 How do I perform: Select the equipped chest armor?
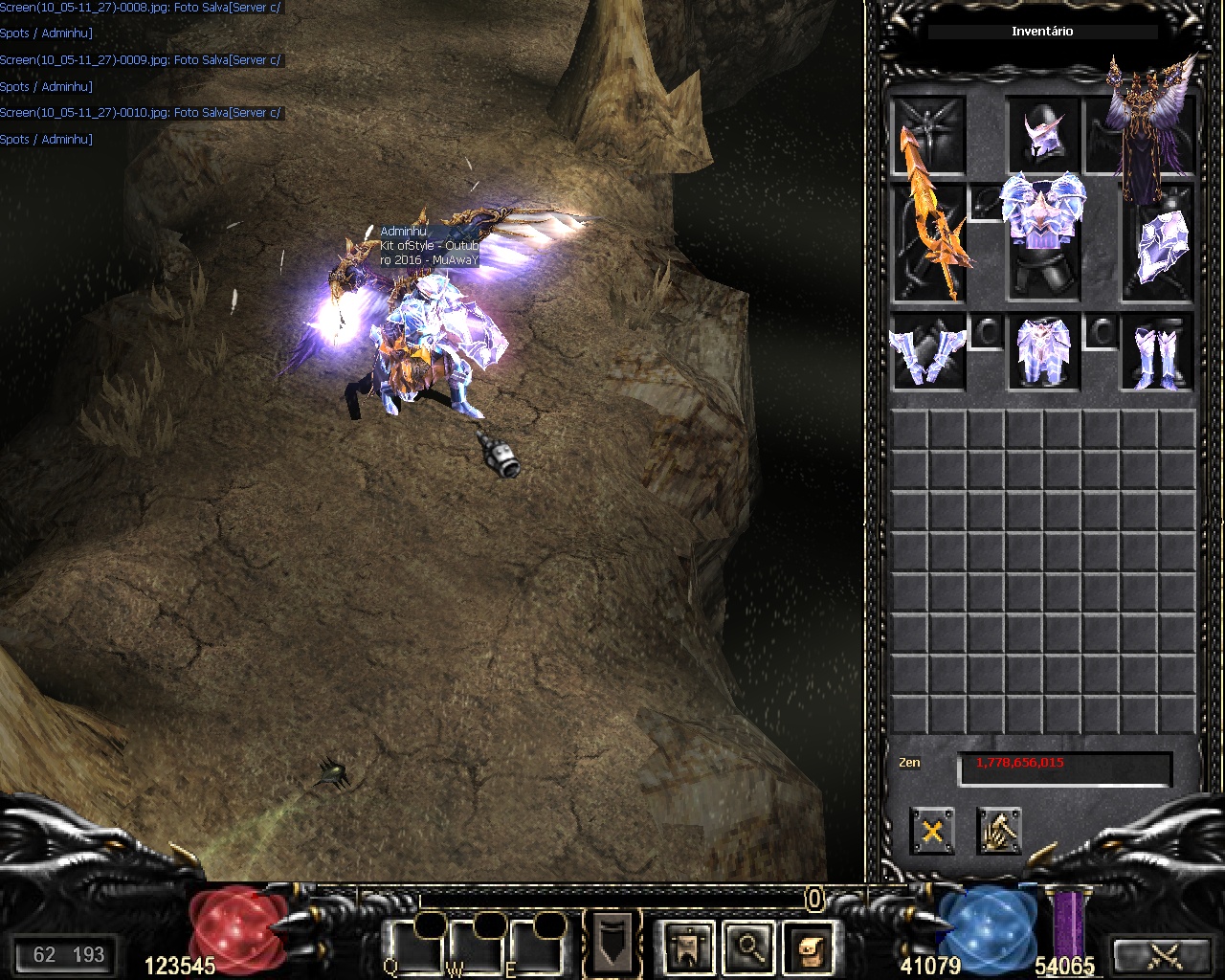click(1043, 220)
